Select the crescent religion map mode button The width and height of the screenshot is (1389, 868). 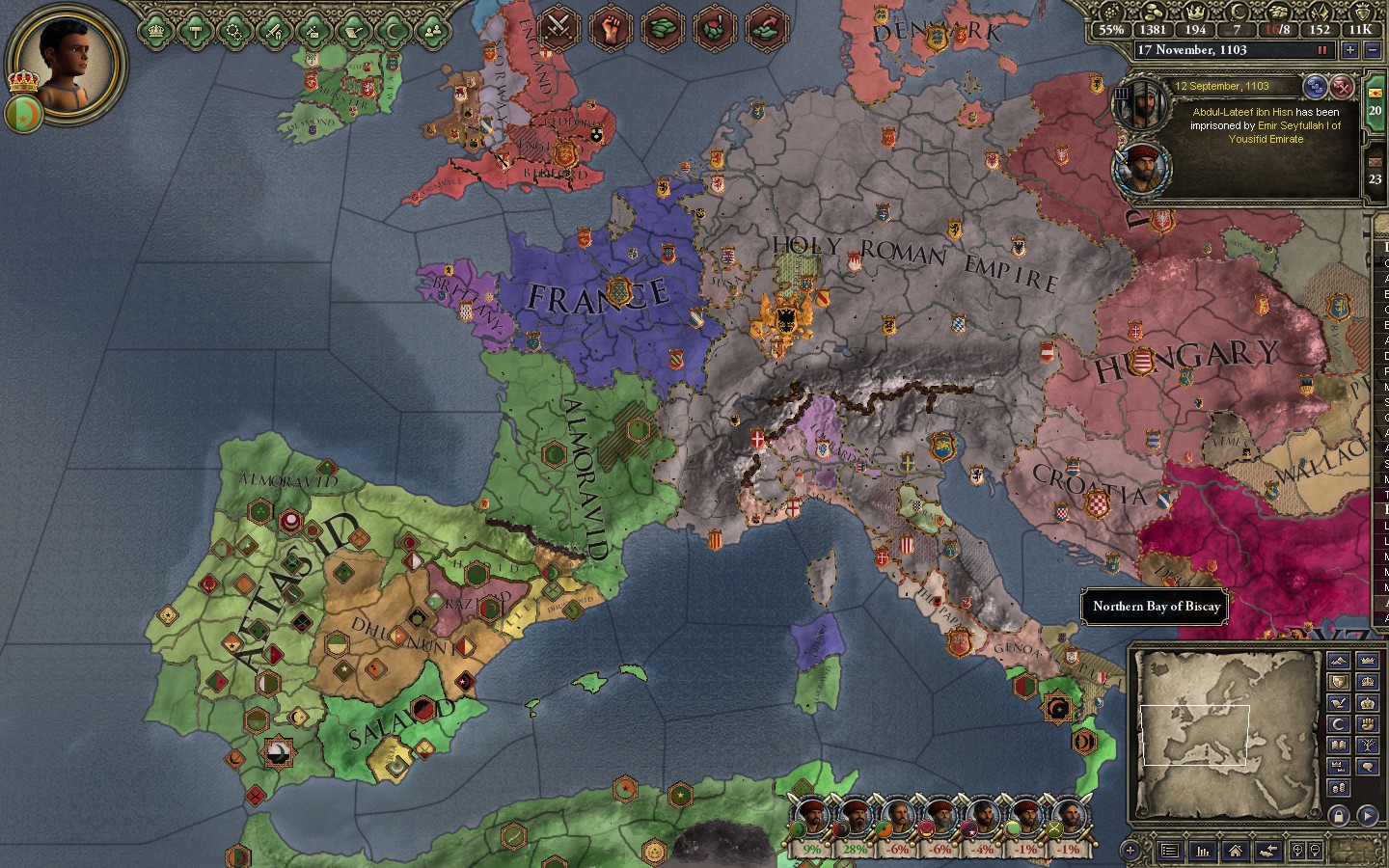(1338, 723)
